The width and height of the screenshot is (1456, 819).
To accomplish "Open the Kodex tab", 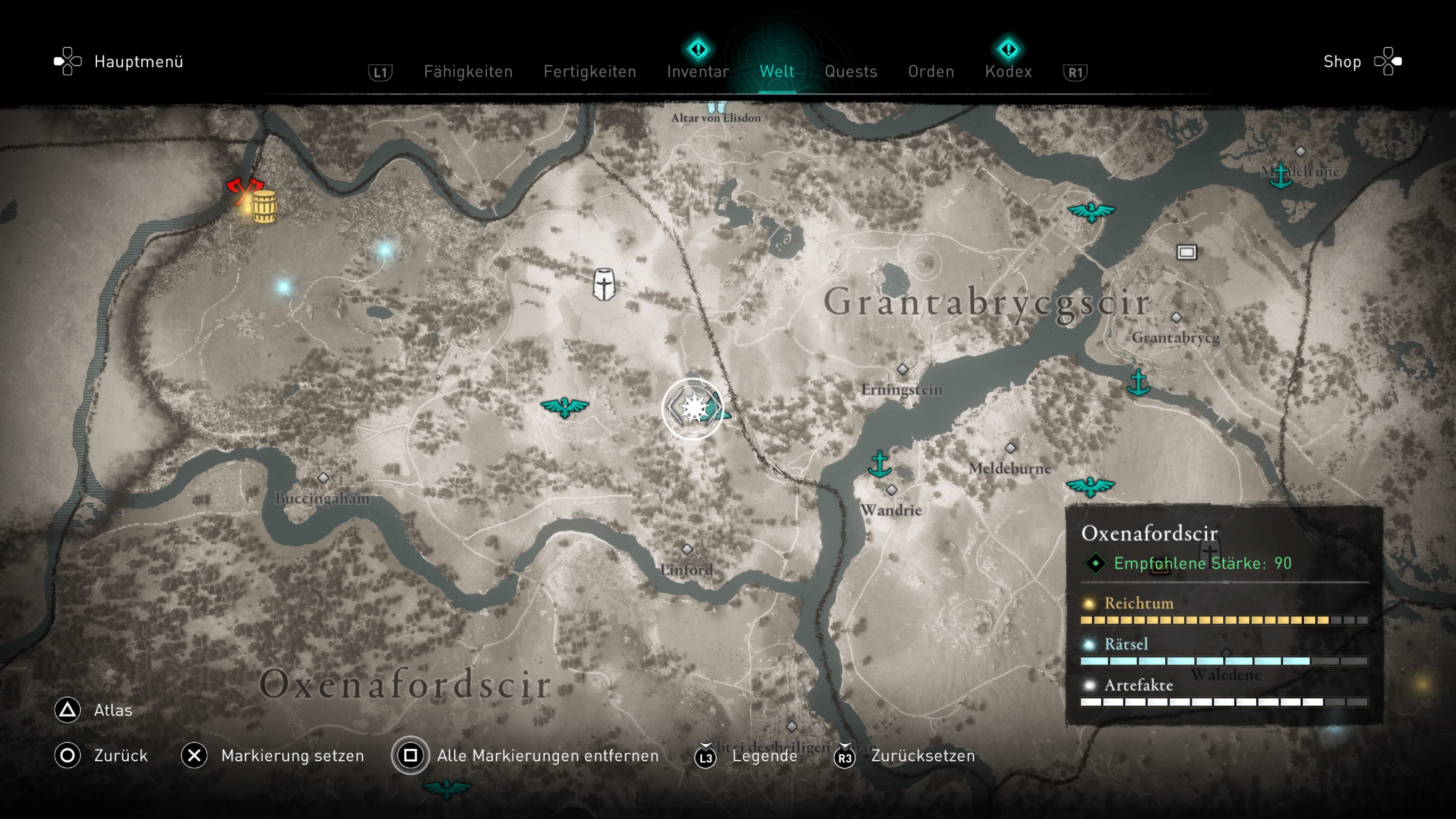I will [x=1008, y=72].
